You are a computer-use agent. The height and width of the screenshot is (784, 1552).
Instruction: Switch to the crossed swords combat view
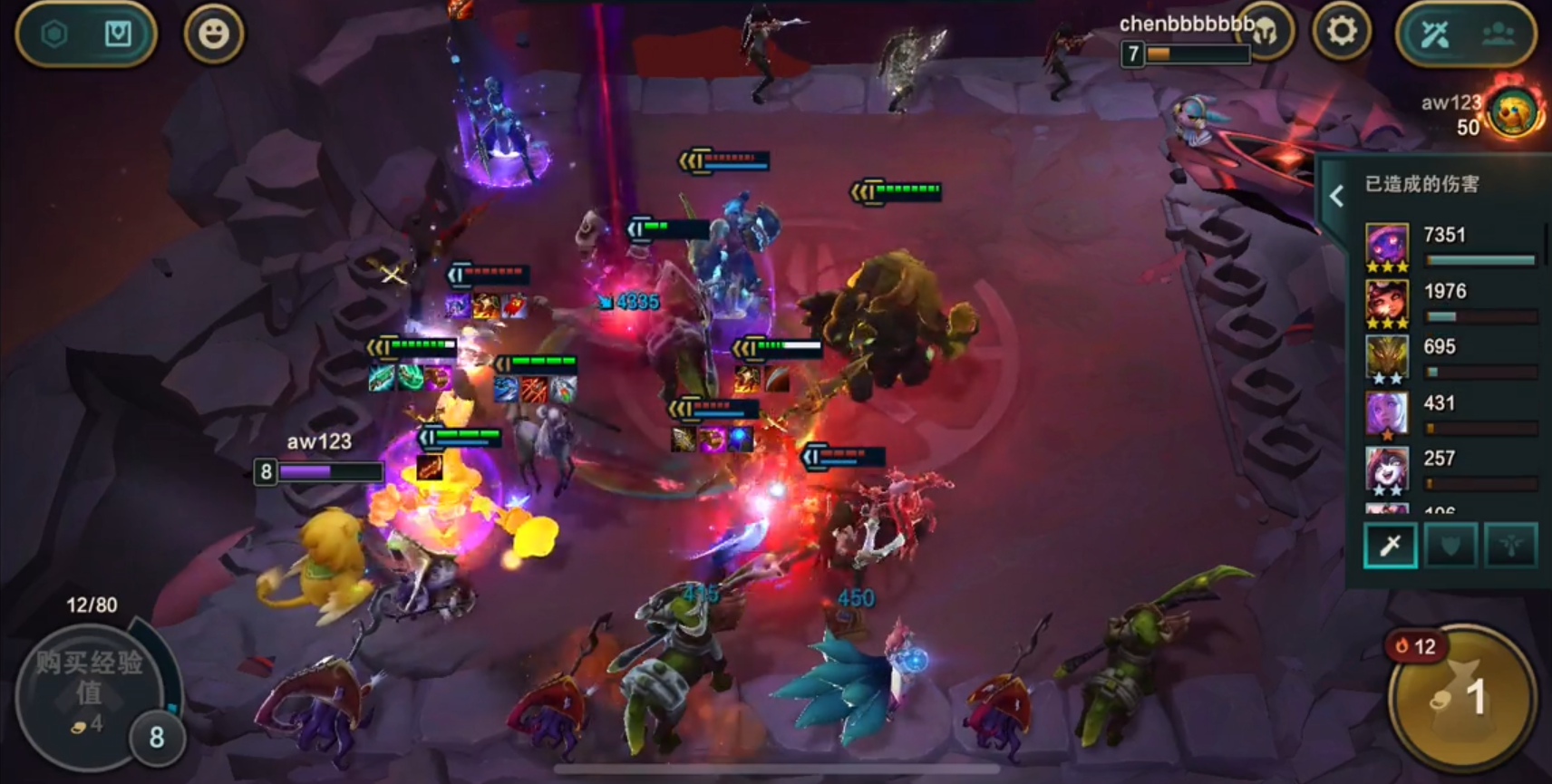(1435, 34)
